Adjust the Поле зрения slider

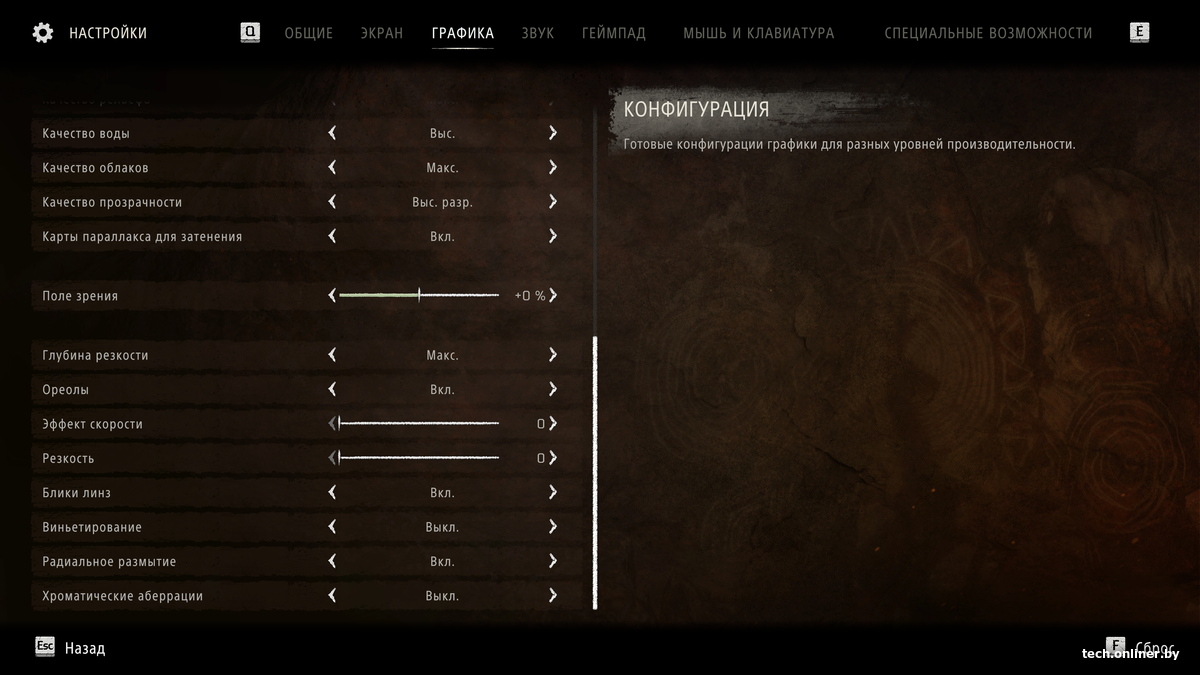click(419, 296)
